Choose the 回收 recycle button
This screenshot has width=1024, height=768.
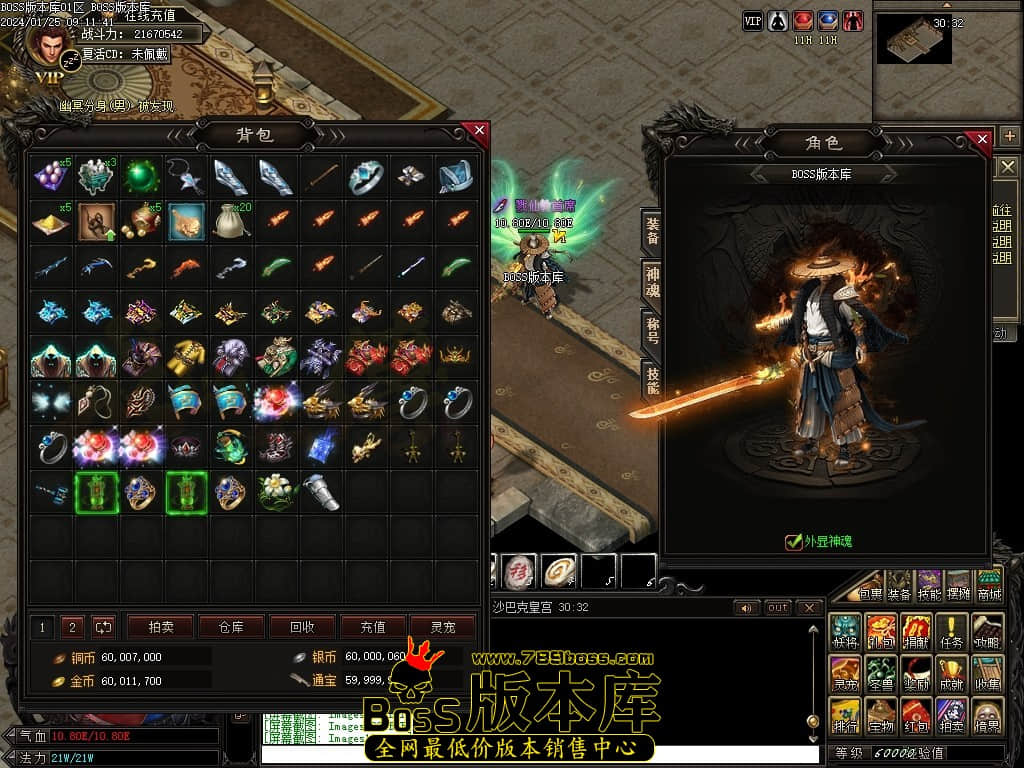tap(302, 627)
